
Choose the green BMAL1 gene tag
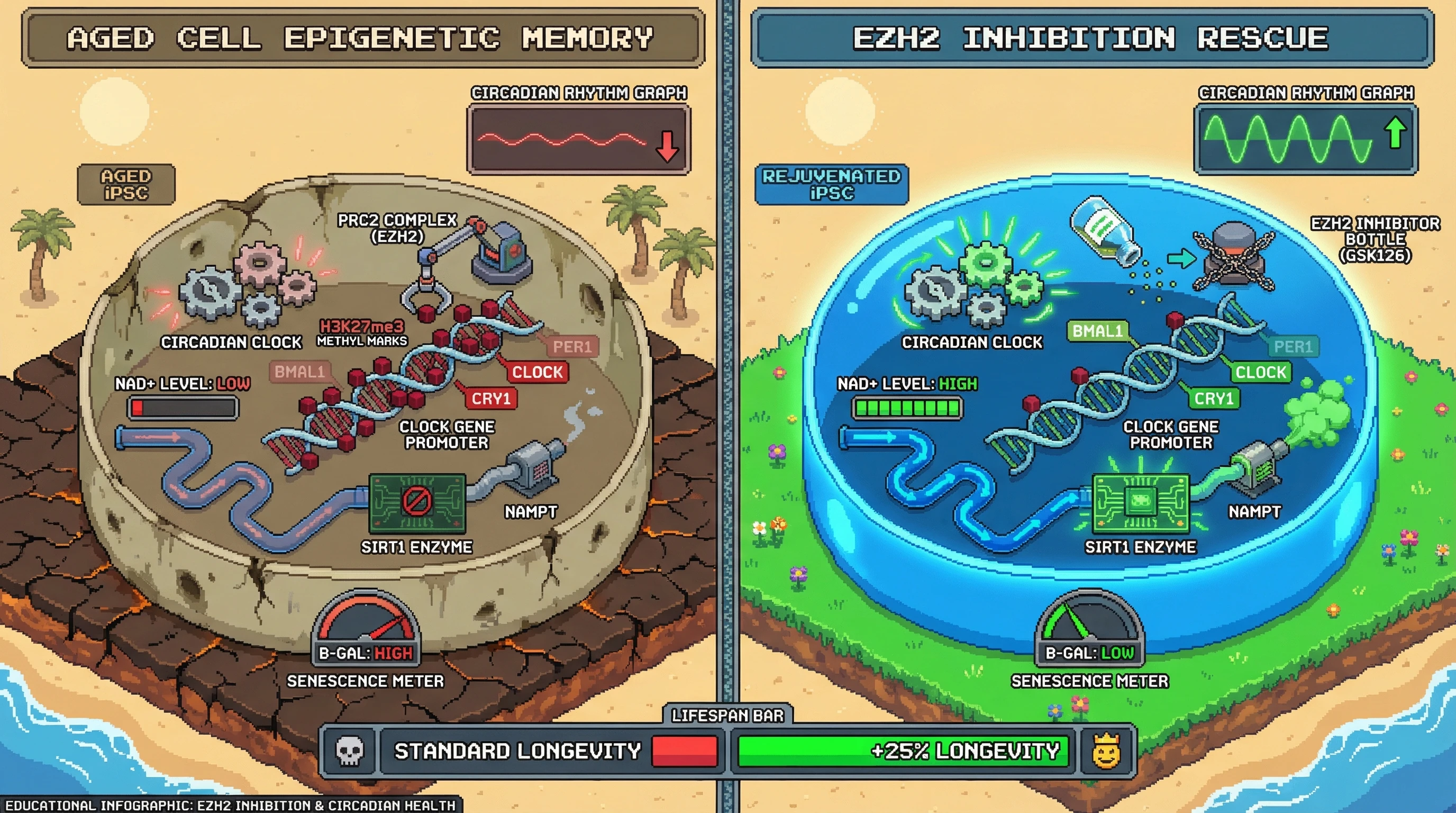[1097, 331]
